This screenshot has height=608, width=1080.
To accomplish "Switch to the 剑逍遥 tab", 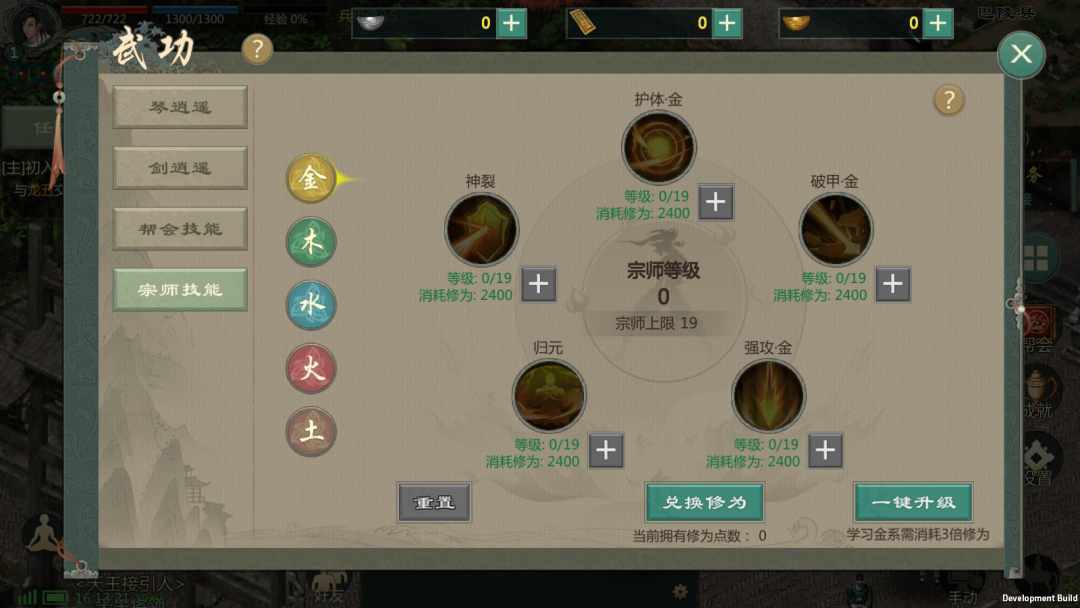I will click(x=180, y=168).
